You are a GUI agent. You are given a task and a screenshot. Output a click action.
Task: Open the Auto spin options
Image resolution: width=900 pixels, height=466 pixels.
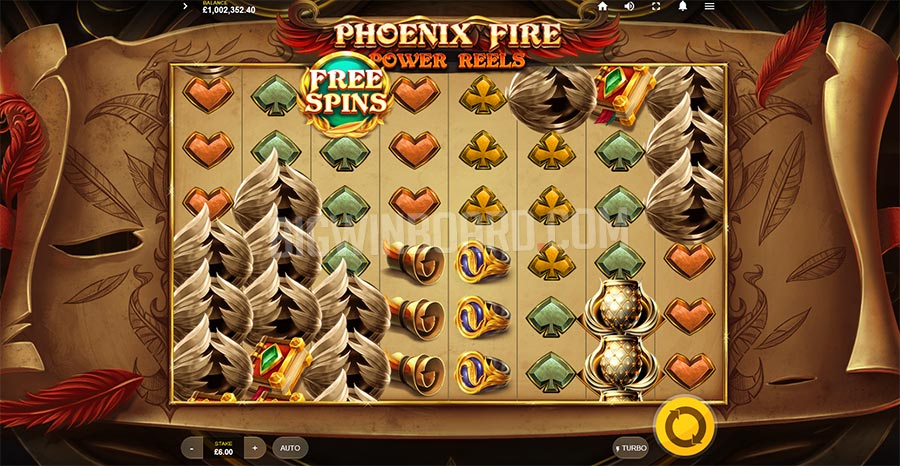290,448
